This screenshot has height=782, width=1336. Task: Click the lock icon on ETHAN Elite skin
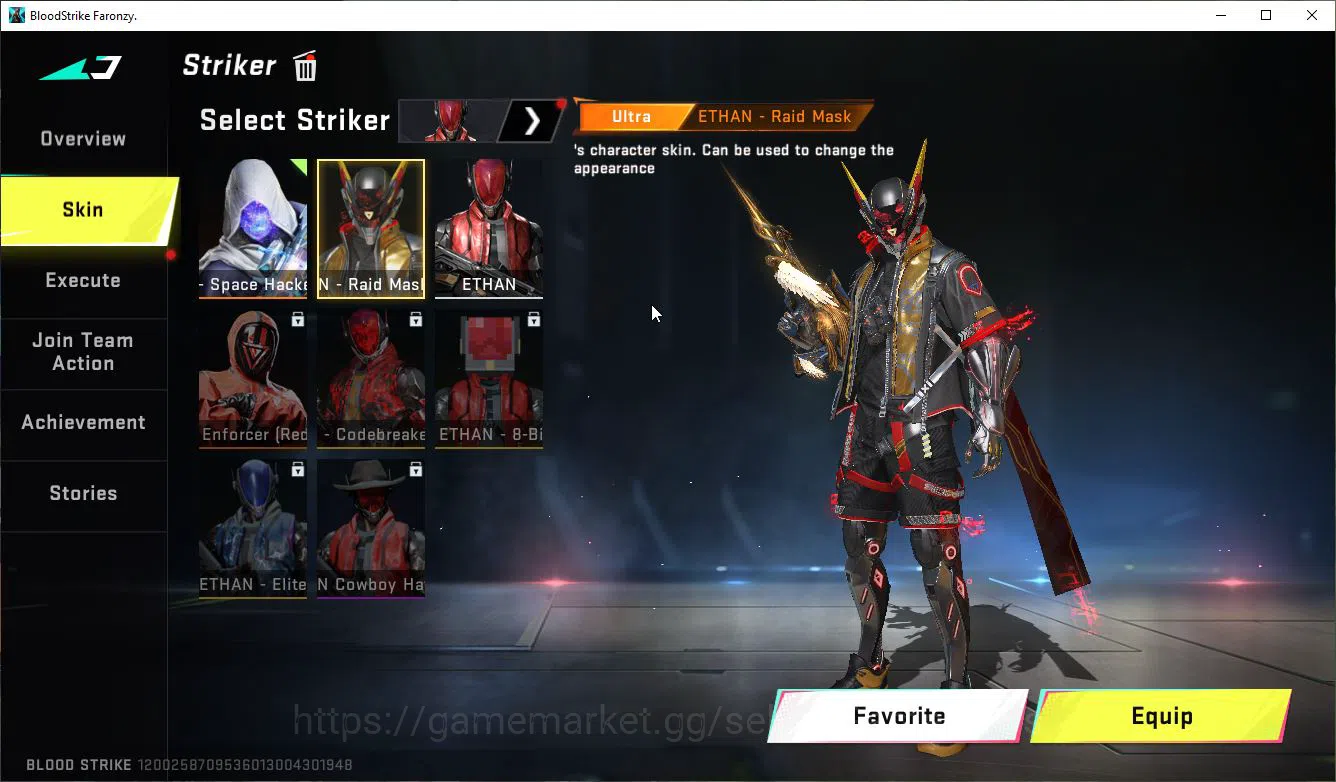point(297,468)
